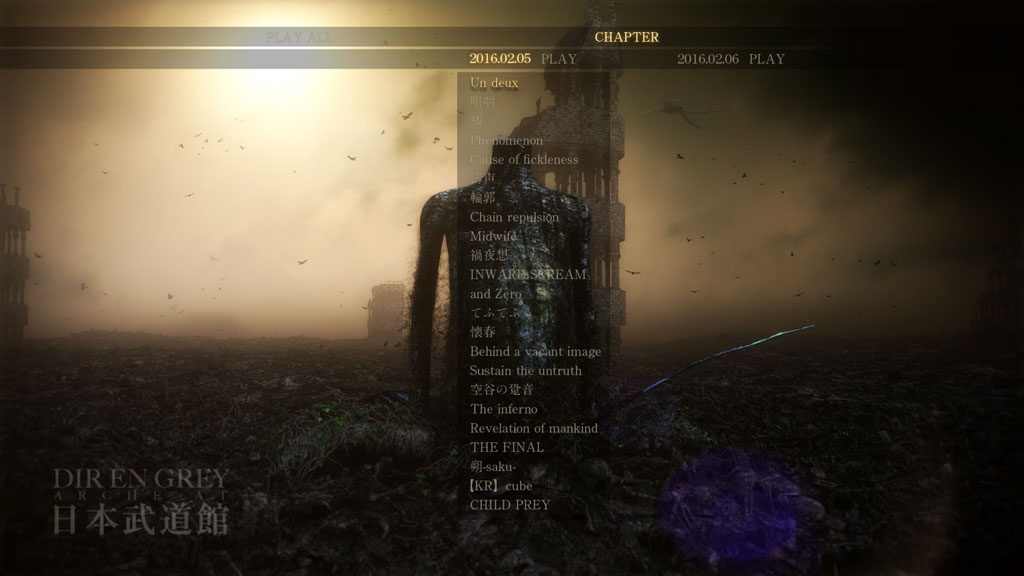The width and height of the screenshot is (1024, 576).
Task: Click the Sustain the untruth chapter
Action: point(525,370)
